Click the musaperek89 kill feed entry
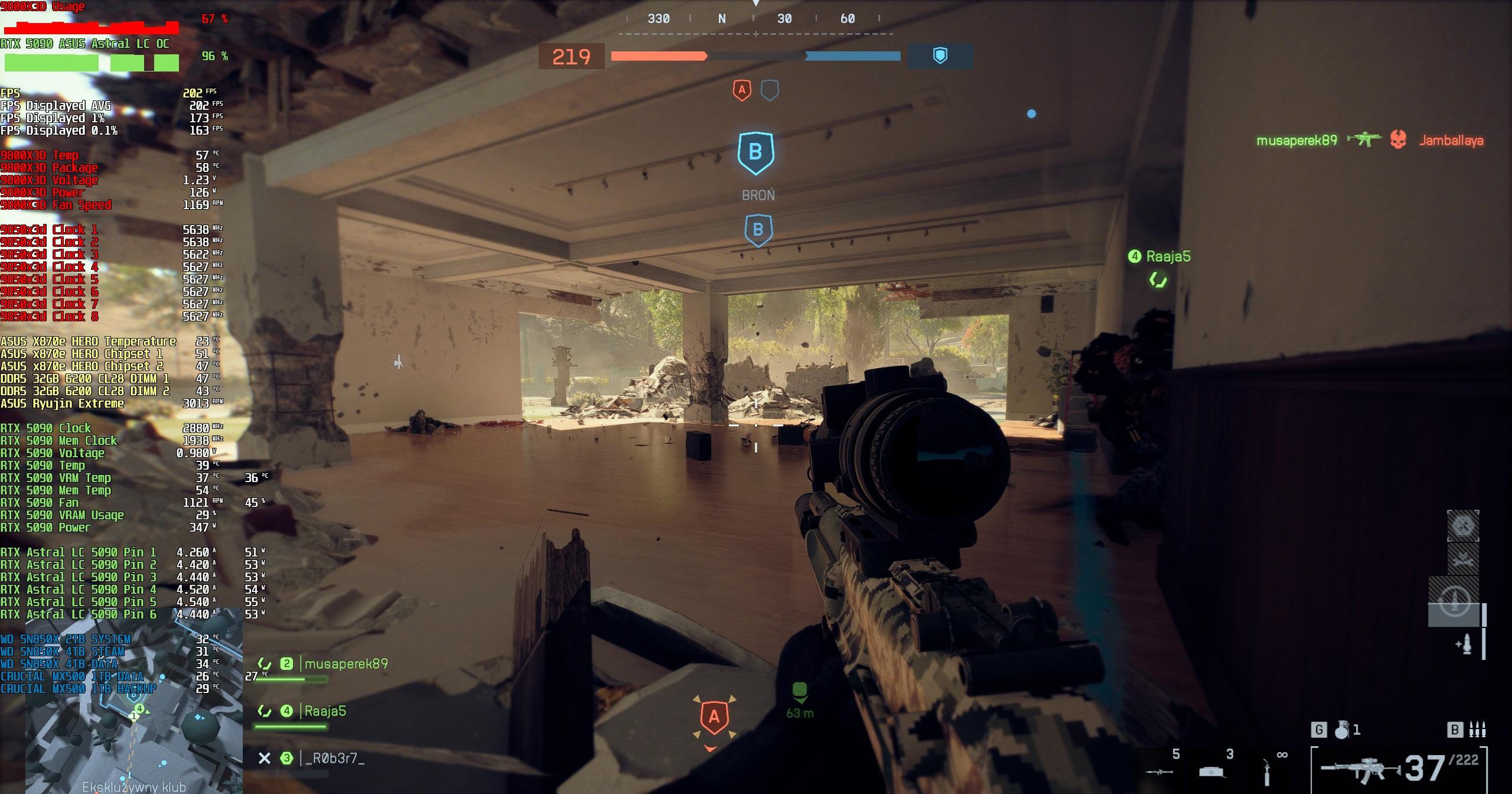1512x794 pixels. coord(1296,141)
